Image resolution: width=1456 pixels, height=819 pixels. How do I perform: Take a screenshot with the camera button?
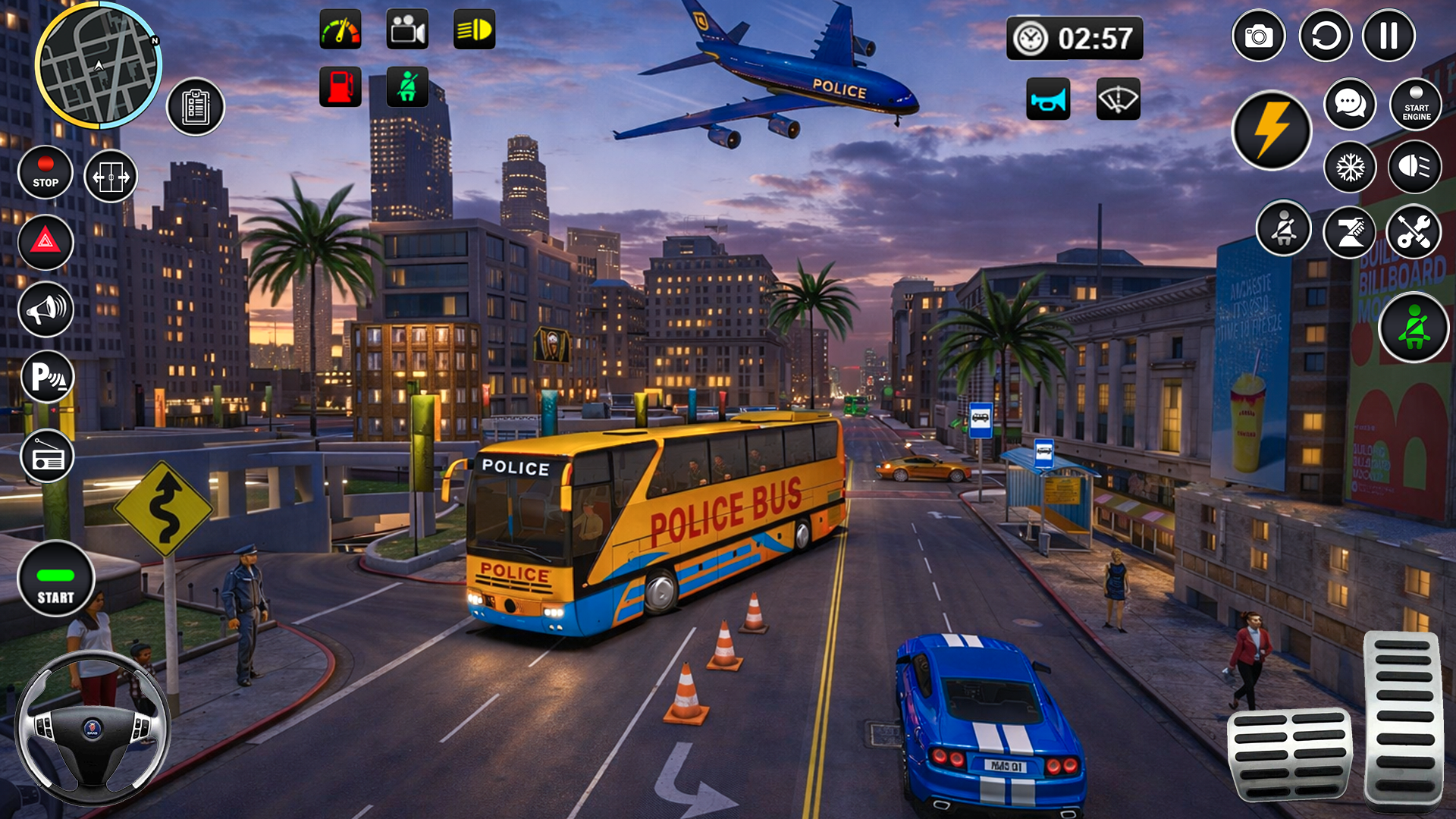[x=1260, y=35]
